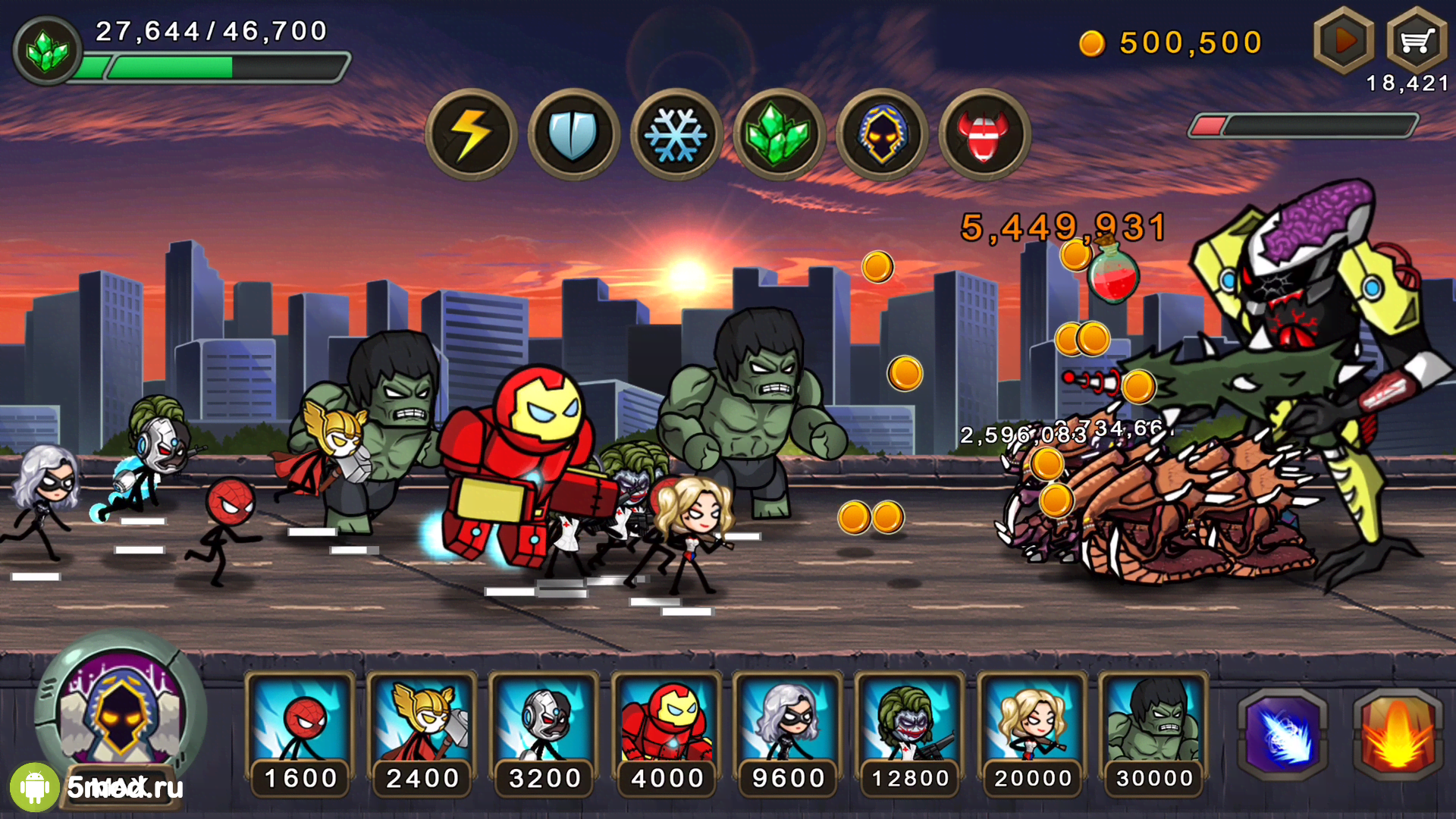Activate the green crystal skill
The height and width of the screenshot is (819, 1456).
coord(779,135)
